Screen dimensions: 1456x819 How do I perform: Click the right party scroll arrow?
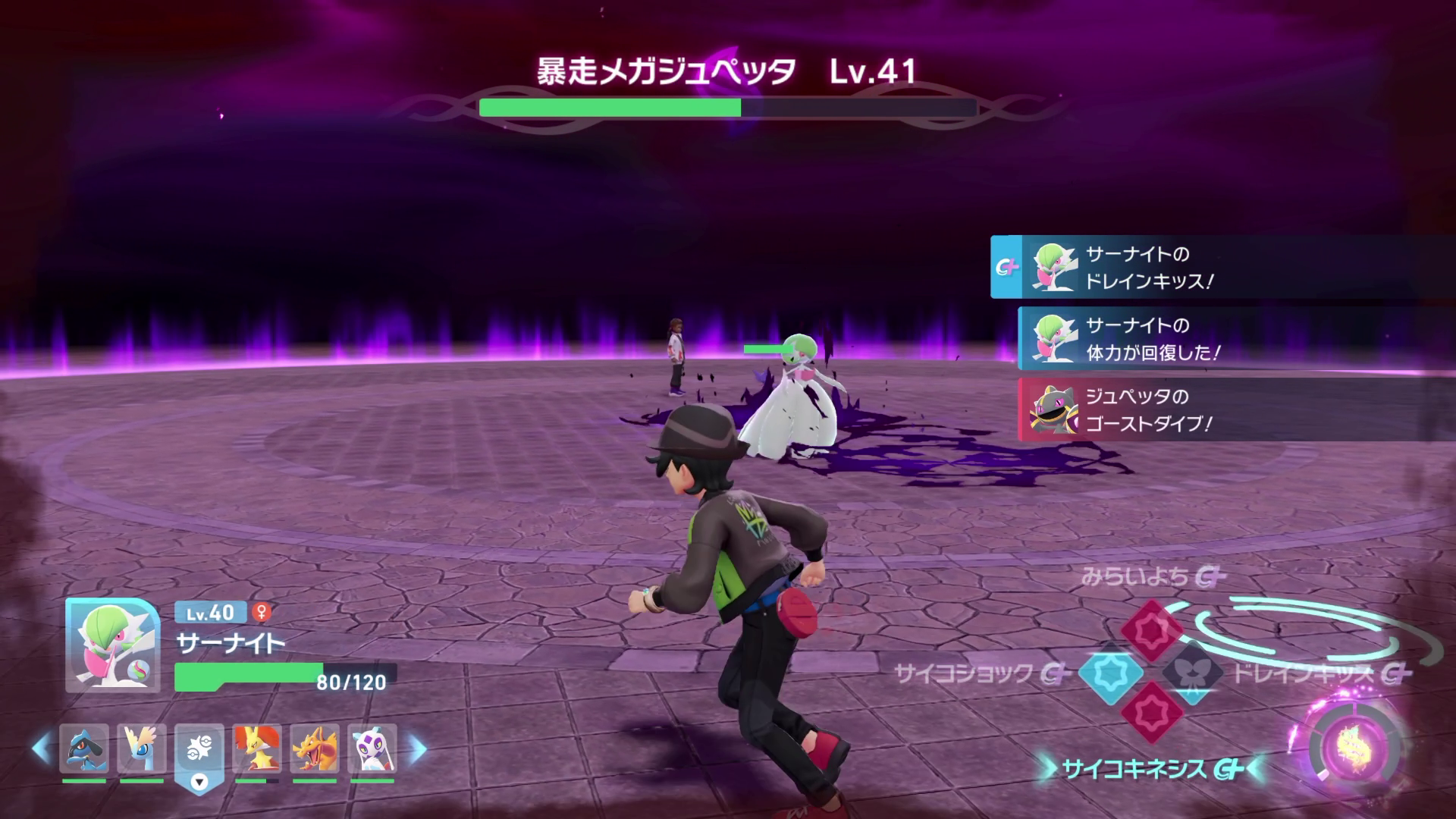coord(417,748)
